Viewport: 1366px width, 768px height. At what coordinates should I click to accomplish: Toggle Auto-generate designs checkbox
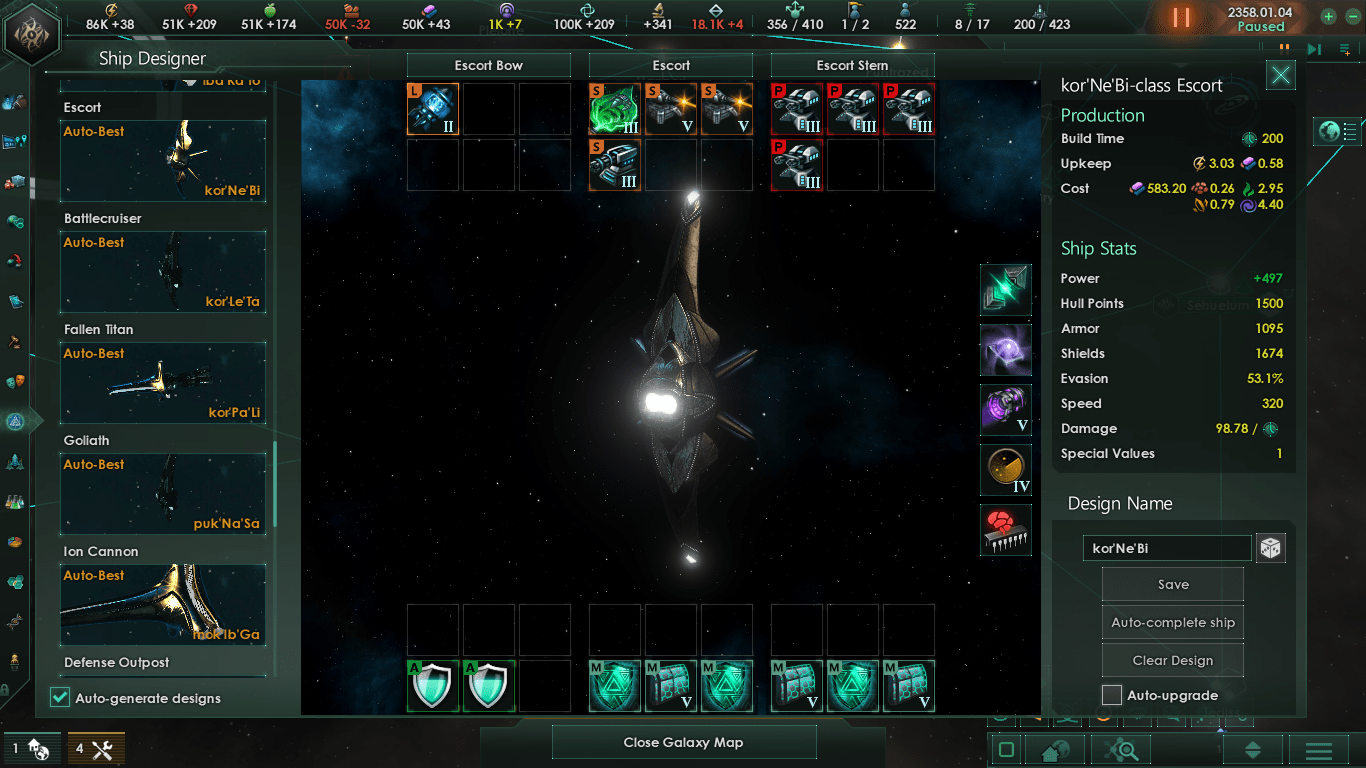[60, 698]
